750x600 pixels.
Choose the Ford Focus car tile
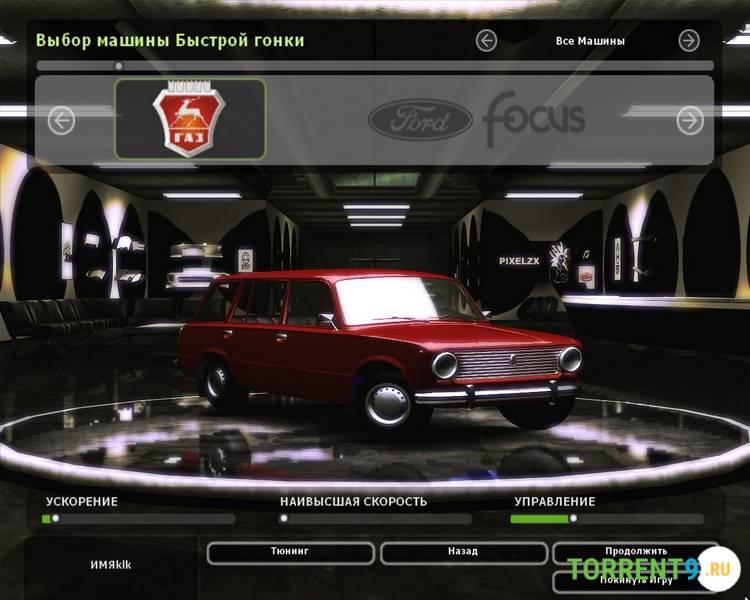tap(476, 120)
